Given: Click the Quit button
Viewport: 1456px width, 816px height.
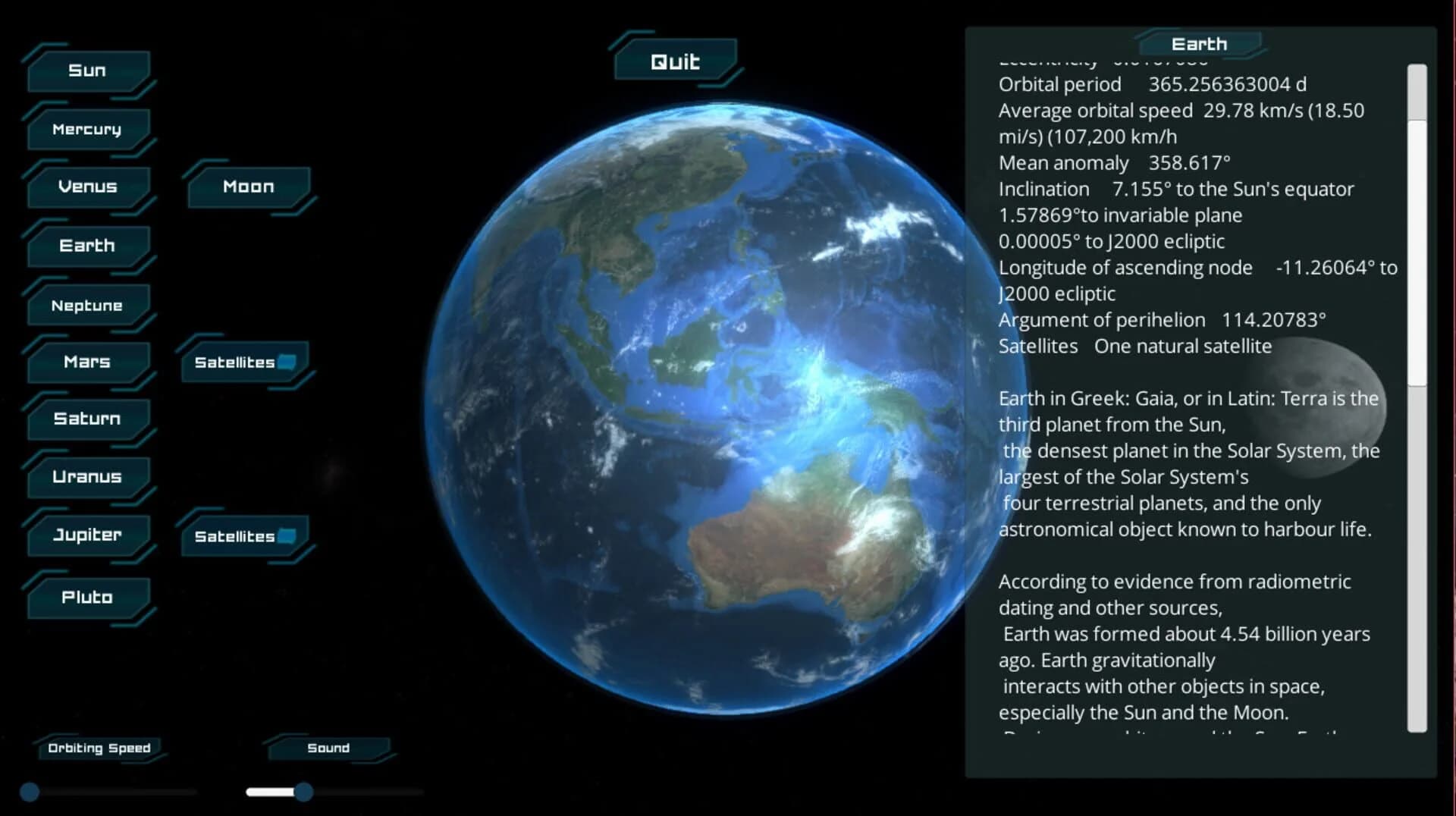Looking at the screenshot, I should (x=675, y=61).
